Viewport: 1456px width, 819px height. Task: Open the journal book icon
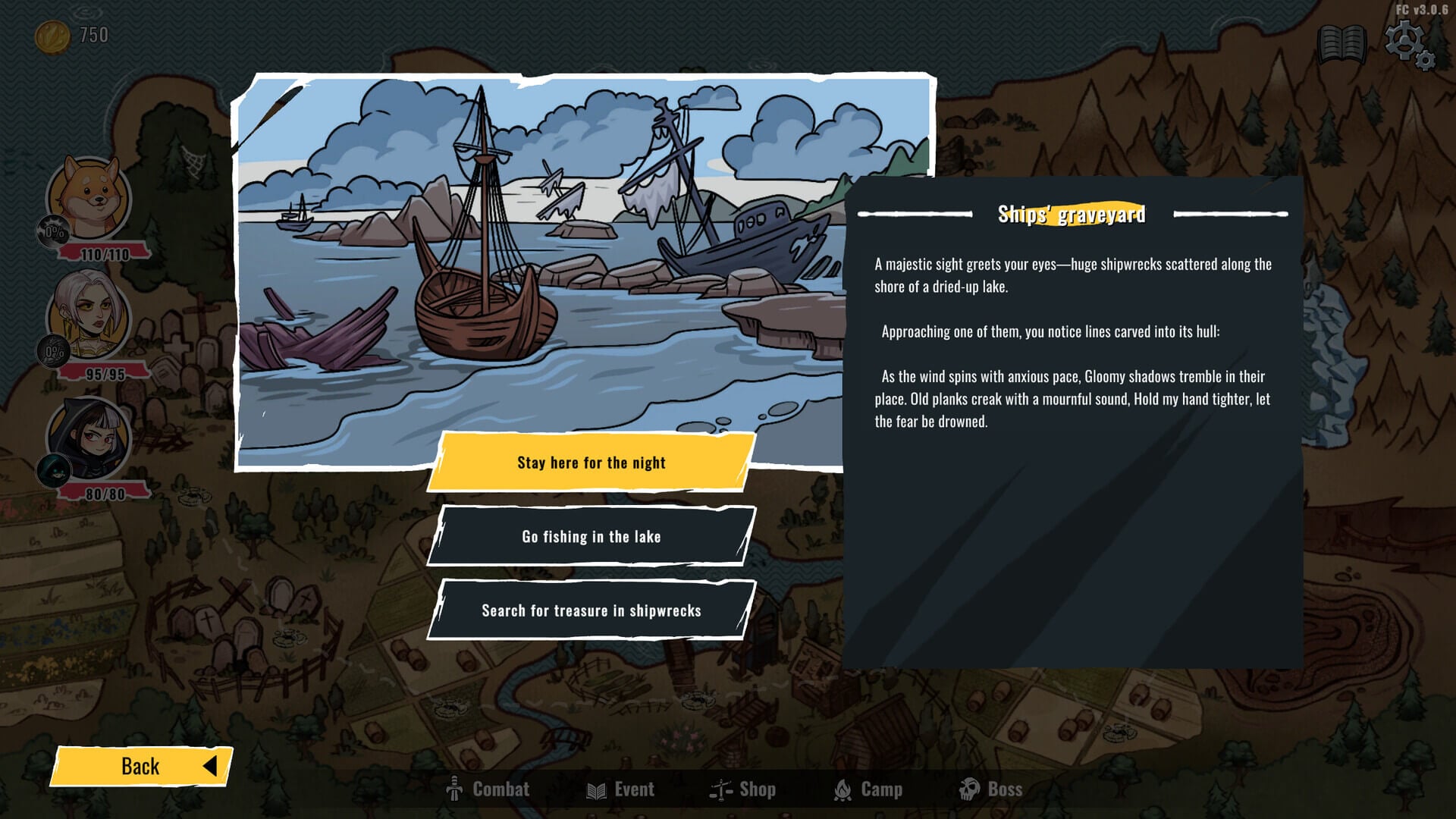(1341, 44)
